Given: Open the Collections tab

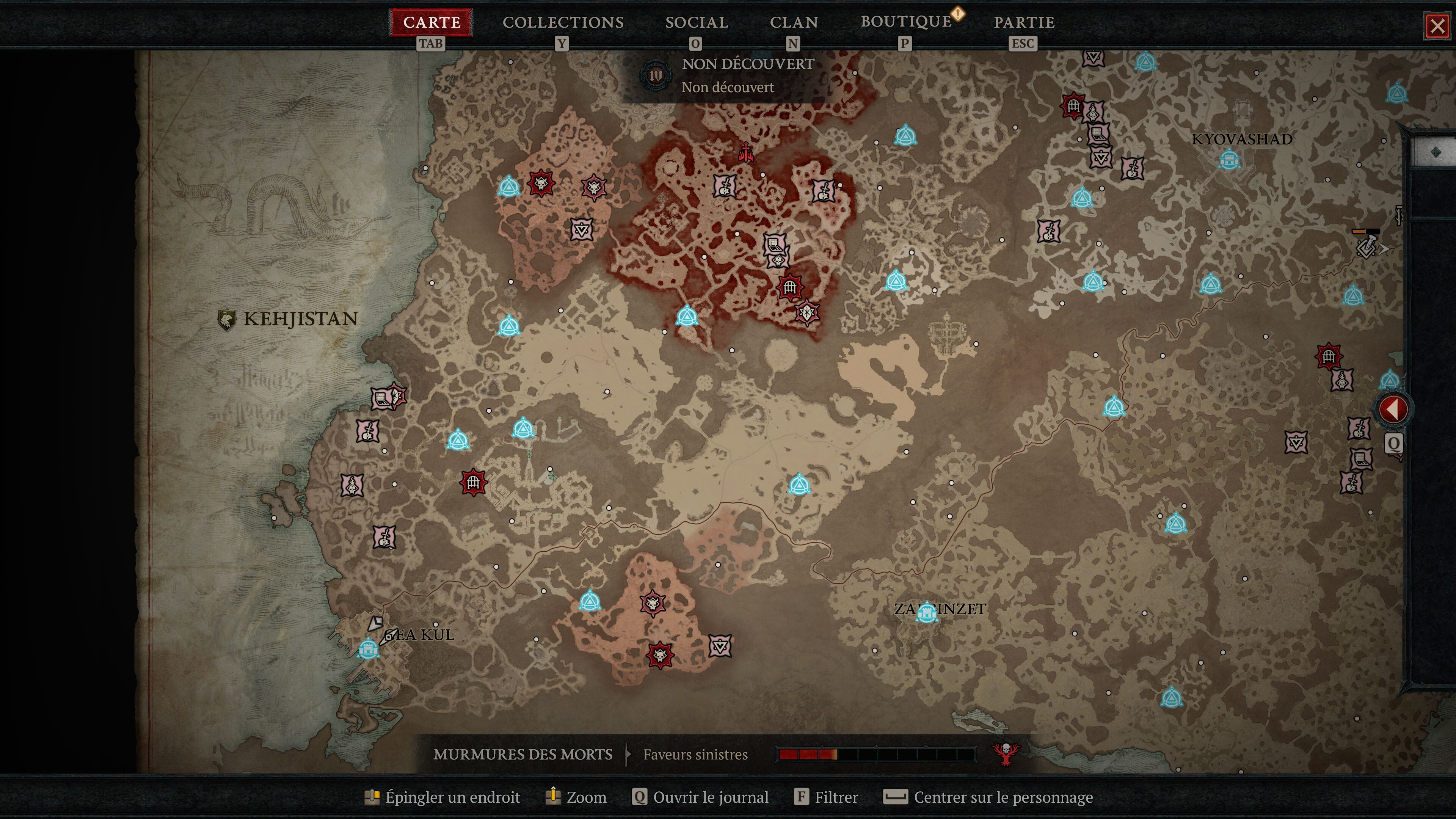Looking at the screenshot, I should pyautogui.click(x=563, y=23).
